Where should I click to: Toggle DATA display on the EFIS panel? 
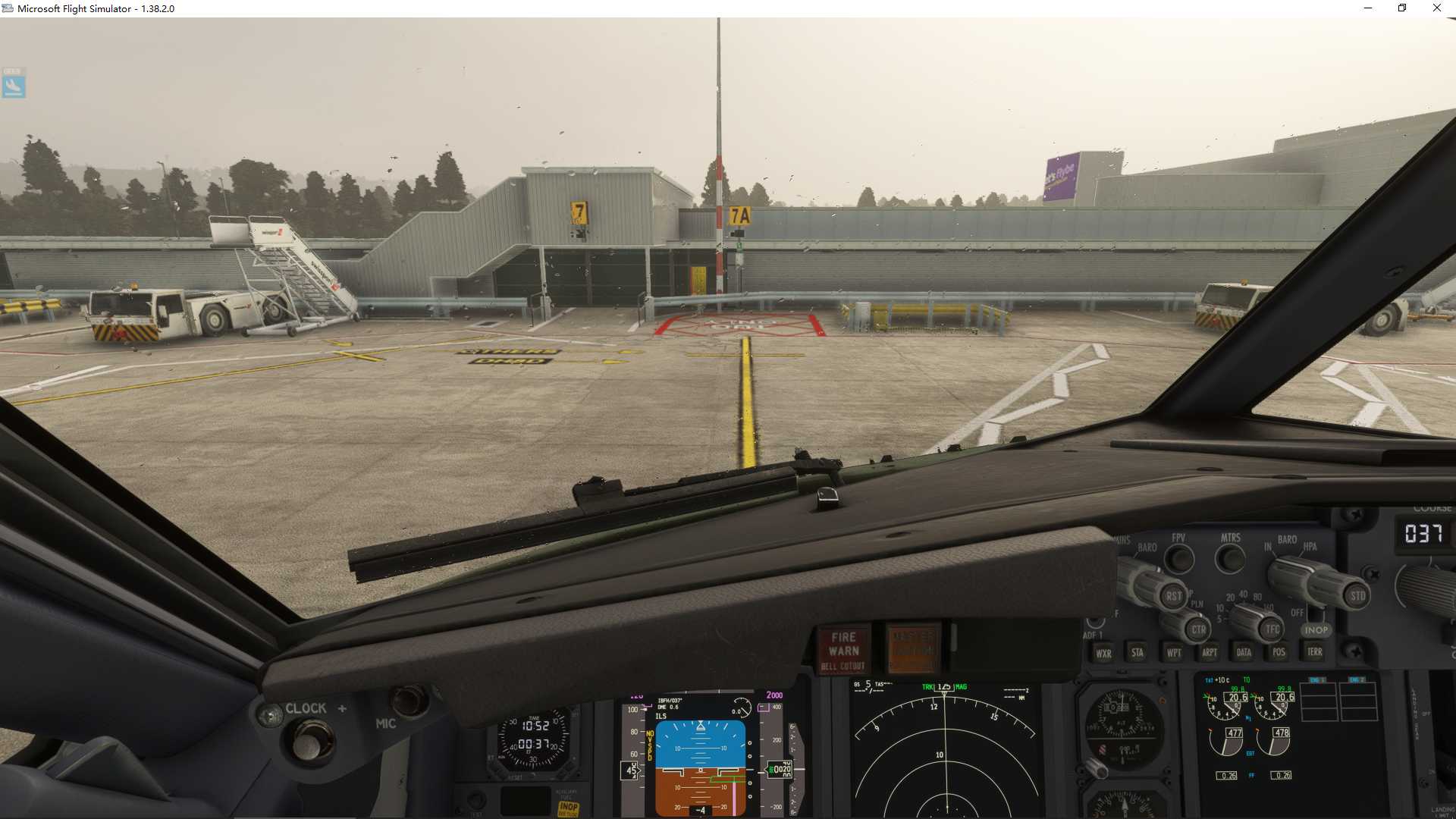[1244, 651]
